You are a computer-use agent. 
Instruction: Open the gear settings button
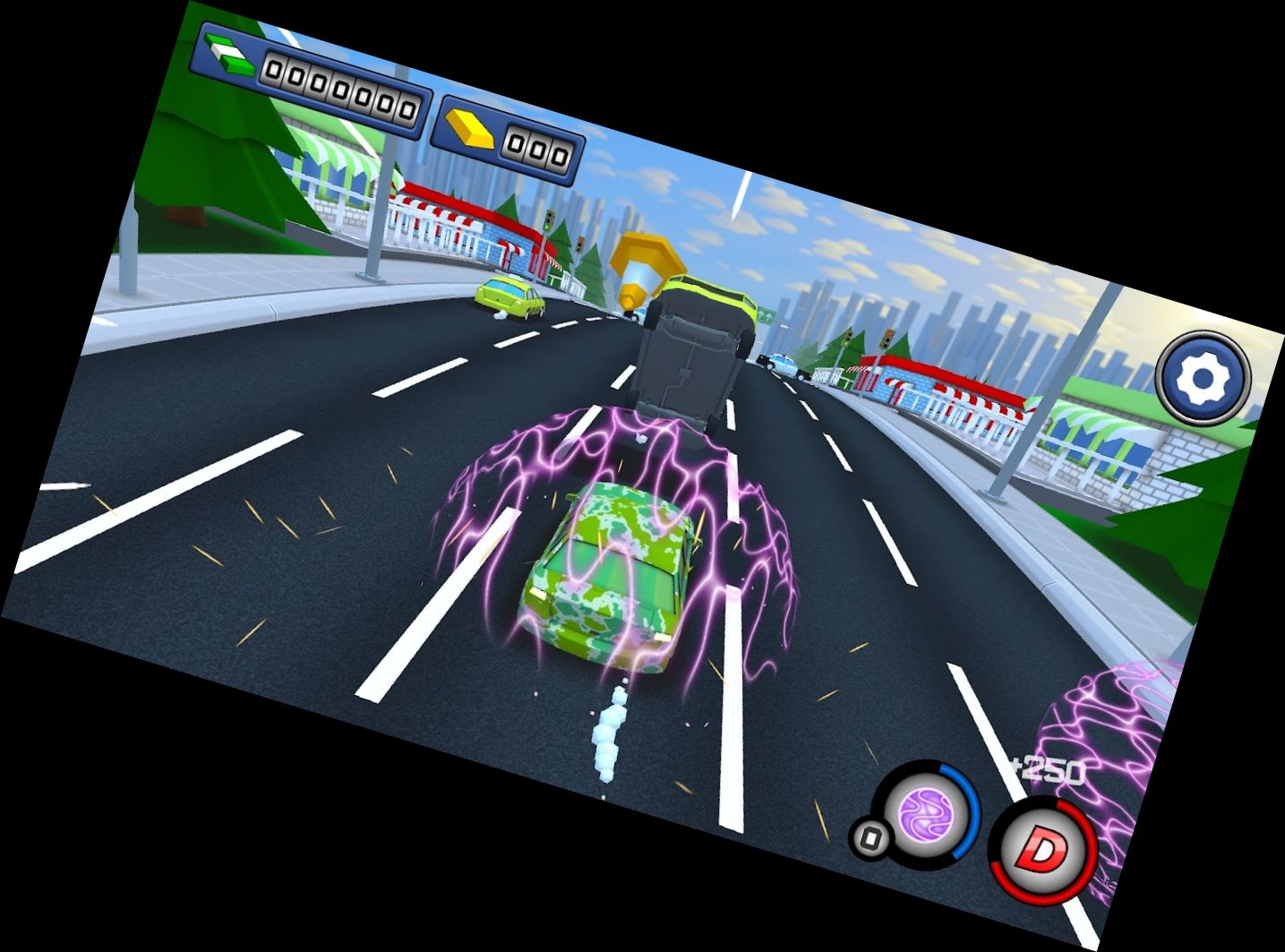pos(1202,377)
